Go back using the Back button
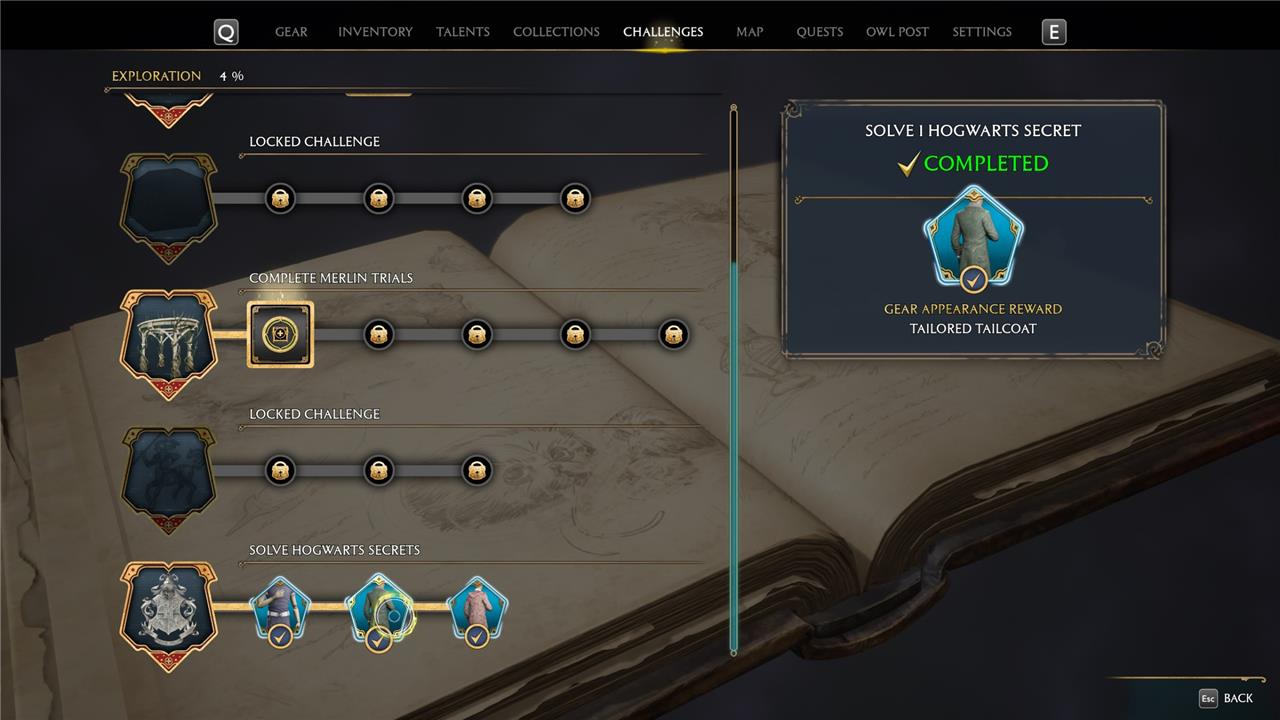Viewport: 1280px width, 720px height. point(1226,698)
